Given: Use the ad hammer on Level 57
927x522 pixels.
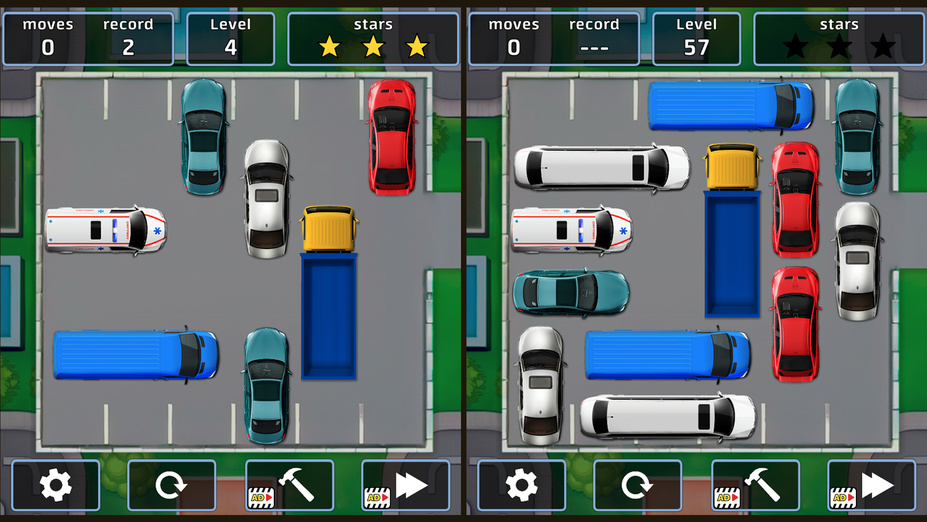Looking at the screenshot, I should [755, 486].
